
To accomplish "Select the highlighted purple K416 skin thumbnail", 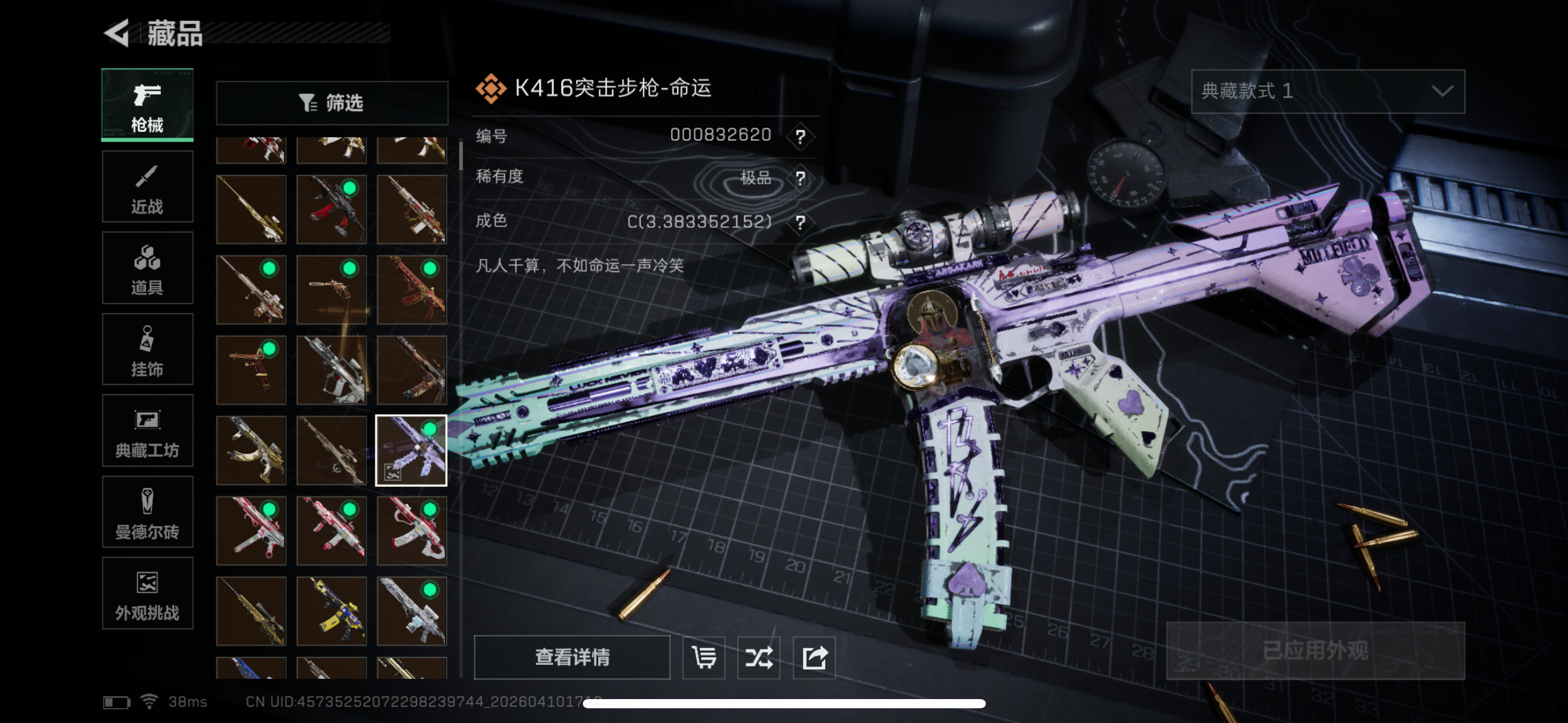I will click(411, 451).
